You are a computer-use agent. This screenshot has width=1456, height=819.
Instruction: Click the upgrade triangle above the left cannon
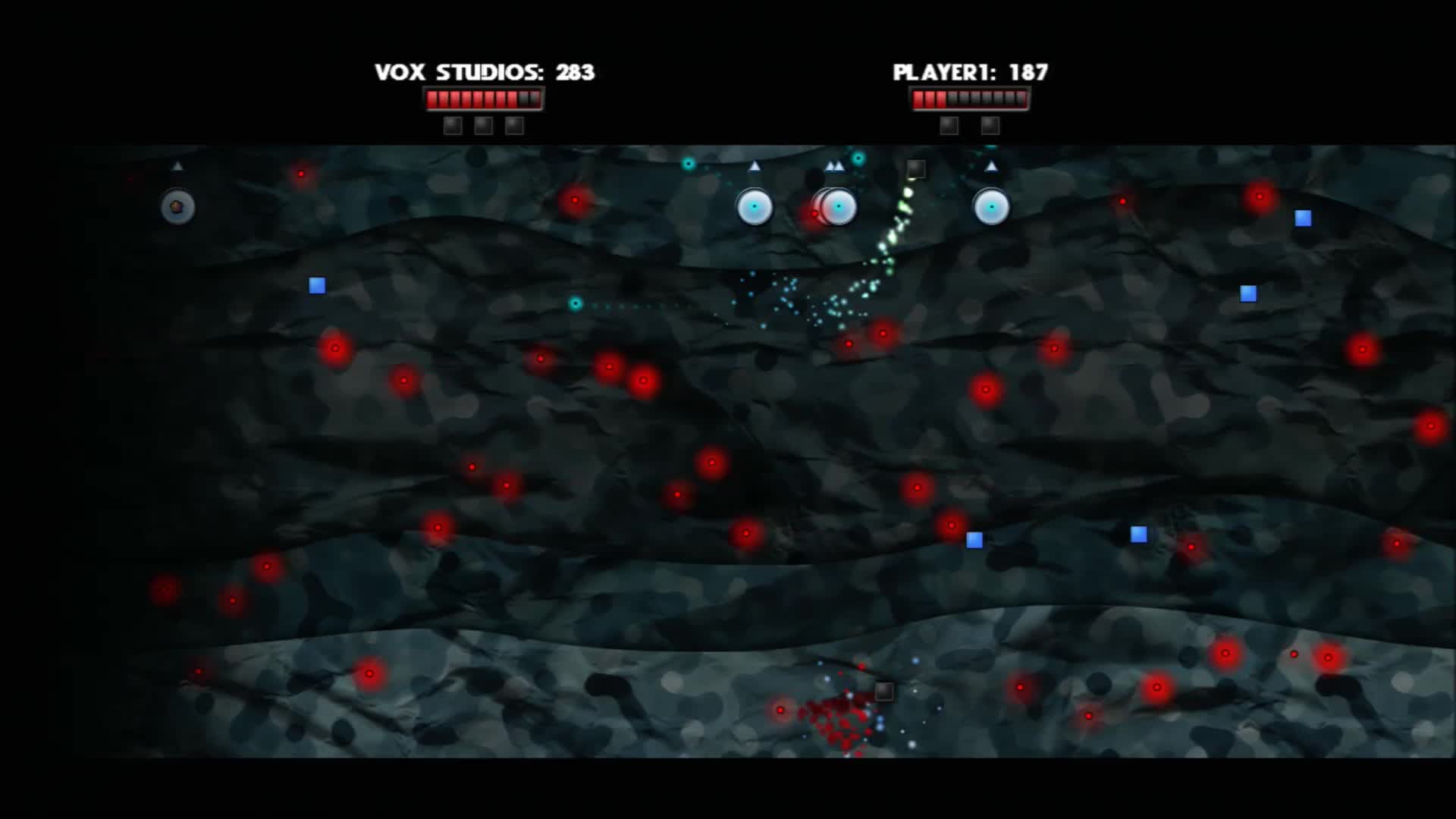coord(753,165)
